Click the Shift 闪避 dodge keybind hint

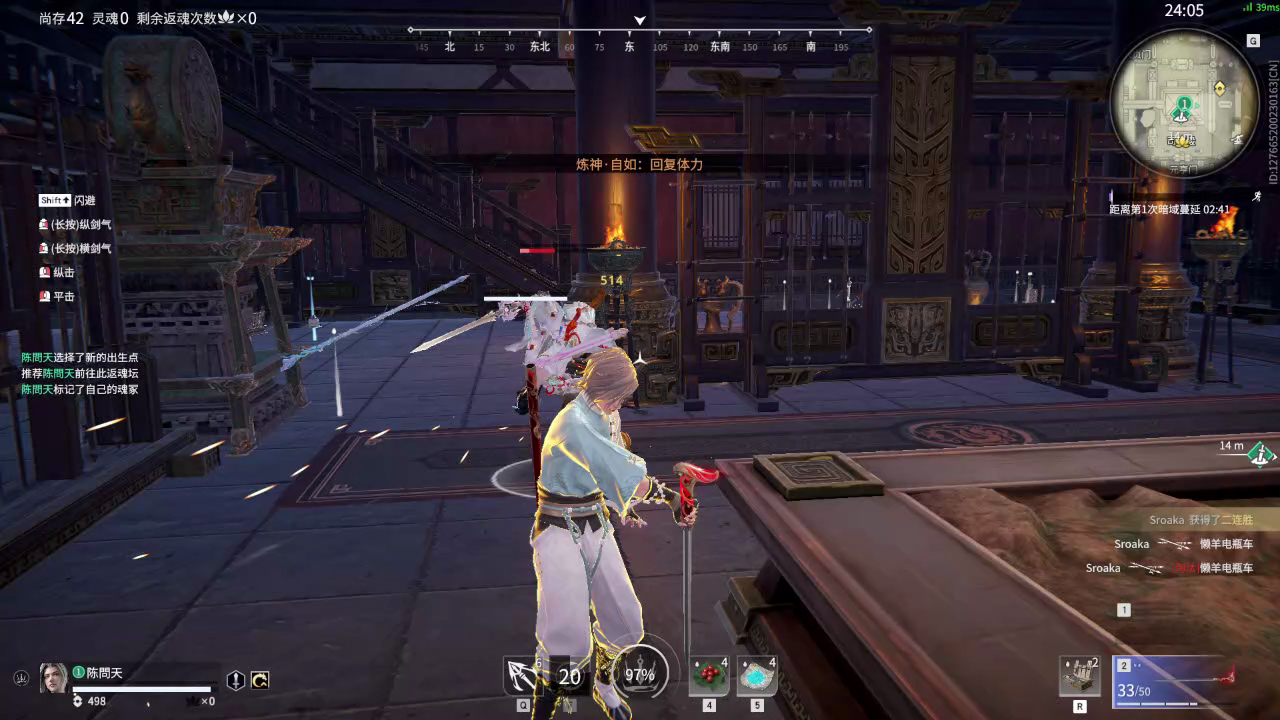[55, 200]
